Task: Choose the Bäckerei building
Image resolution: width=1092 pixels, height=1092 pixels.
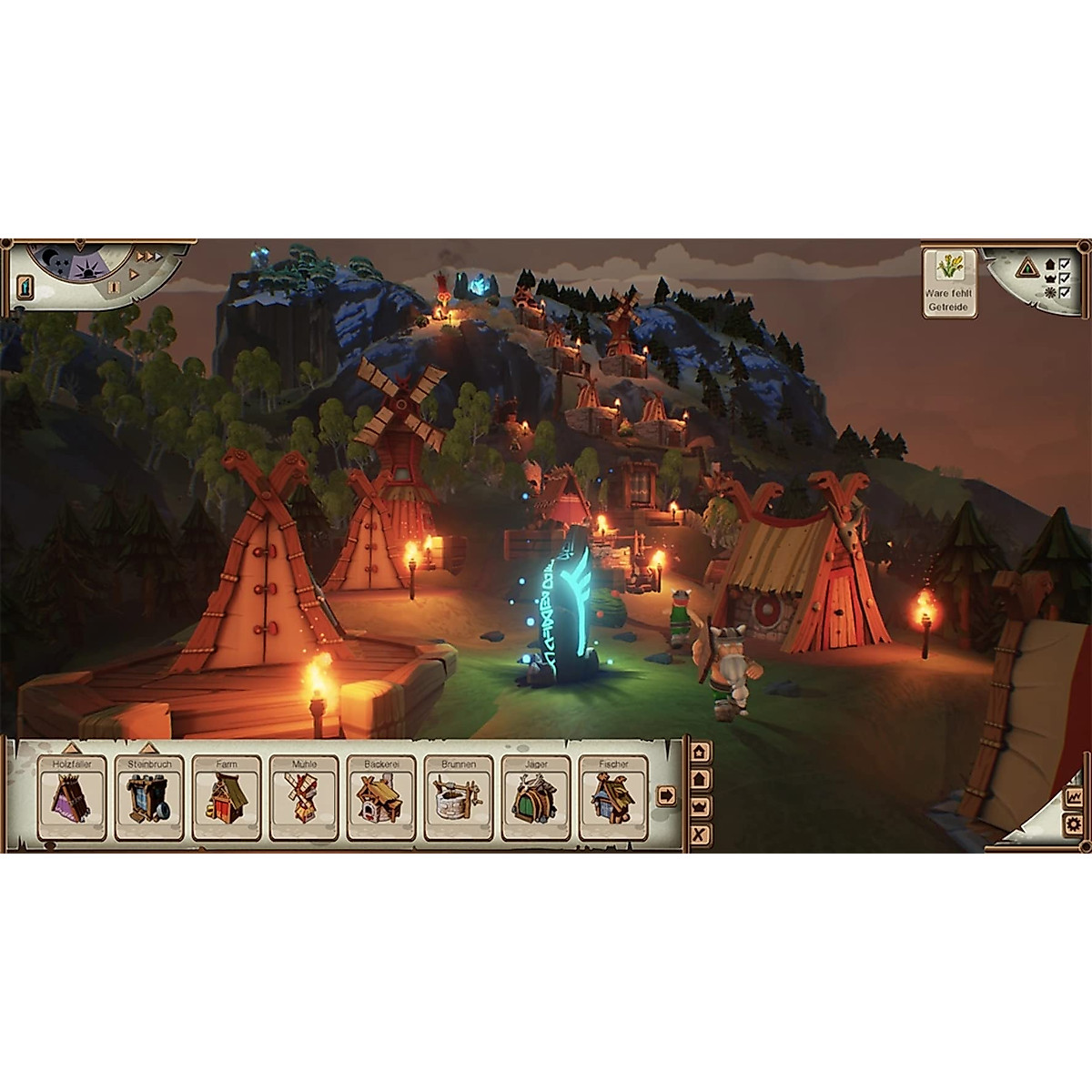Action: click(x=381, y=798)
